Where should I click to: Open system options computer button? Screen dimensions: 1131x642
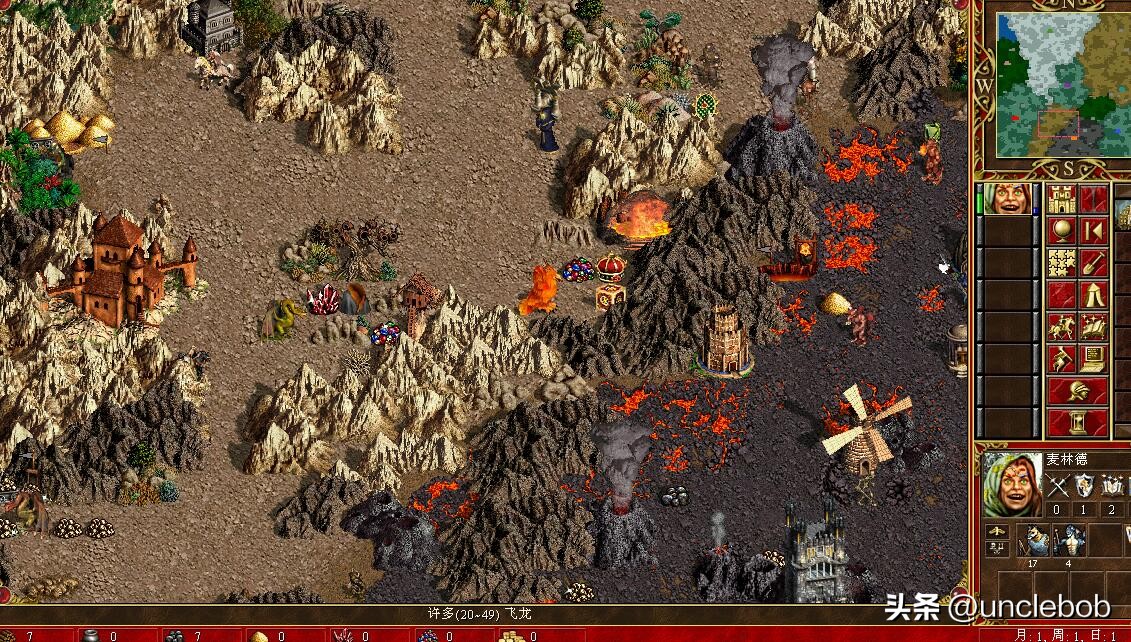[1093, 359]
